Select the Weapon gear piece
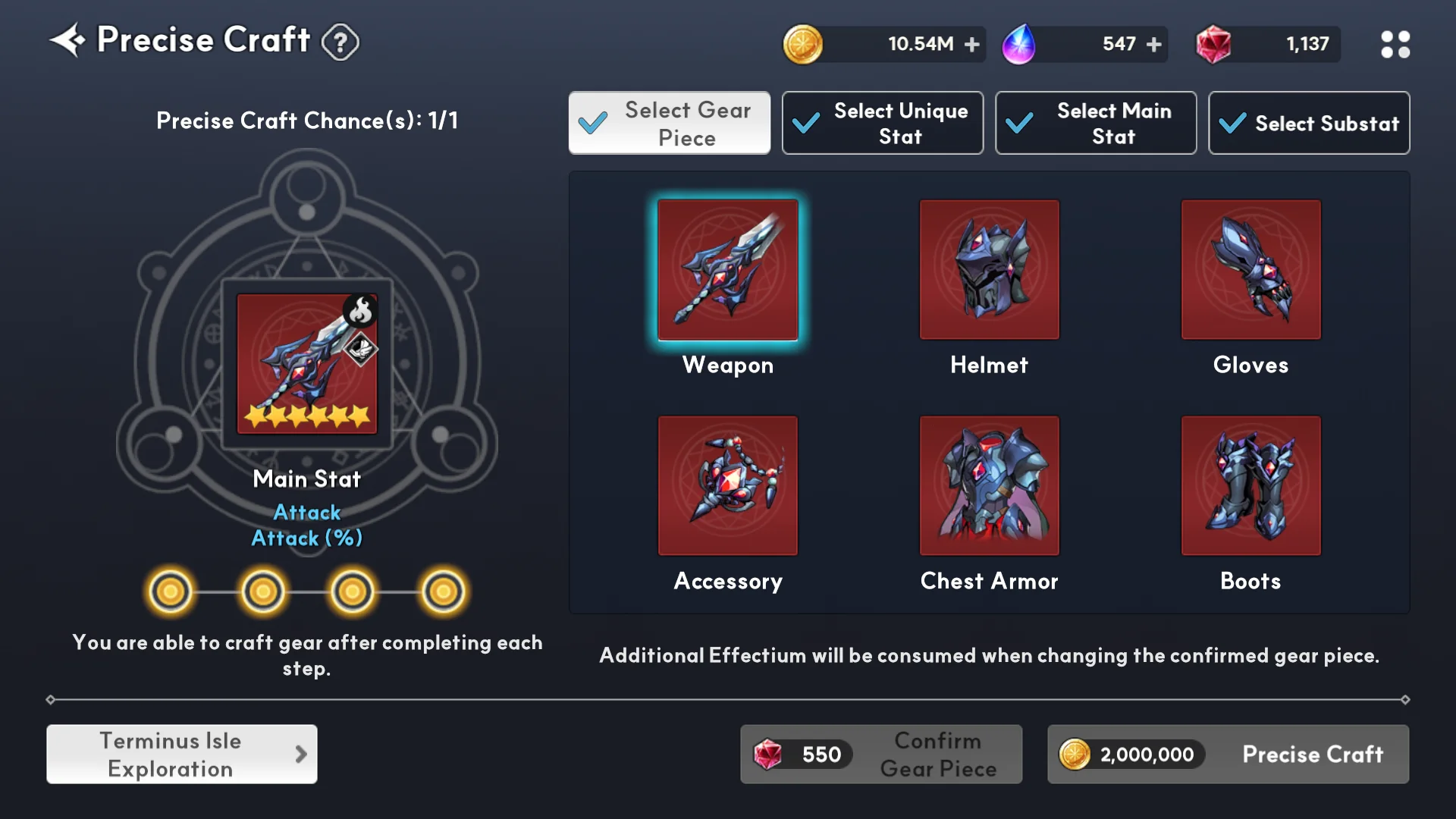Image resolution: width=1456 pixels, height=819 pixels. tap(728, 271)
